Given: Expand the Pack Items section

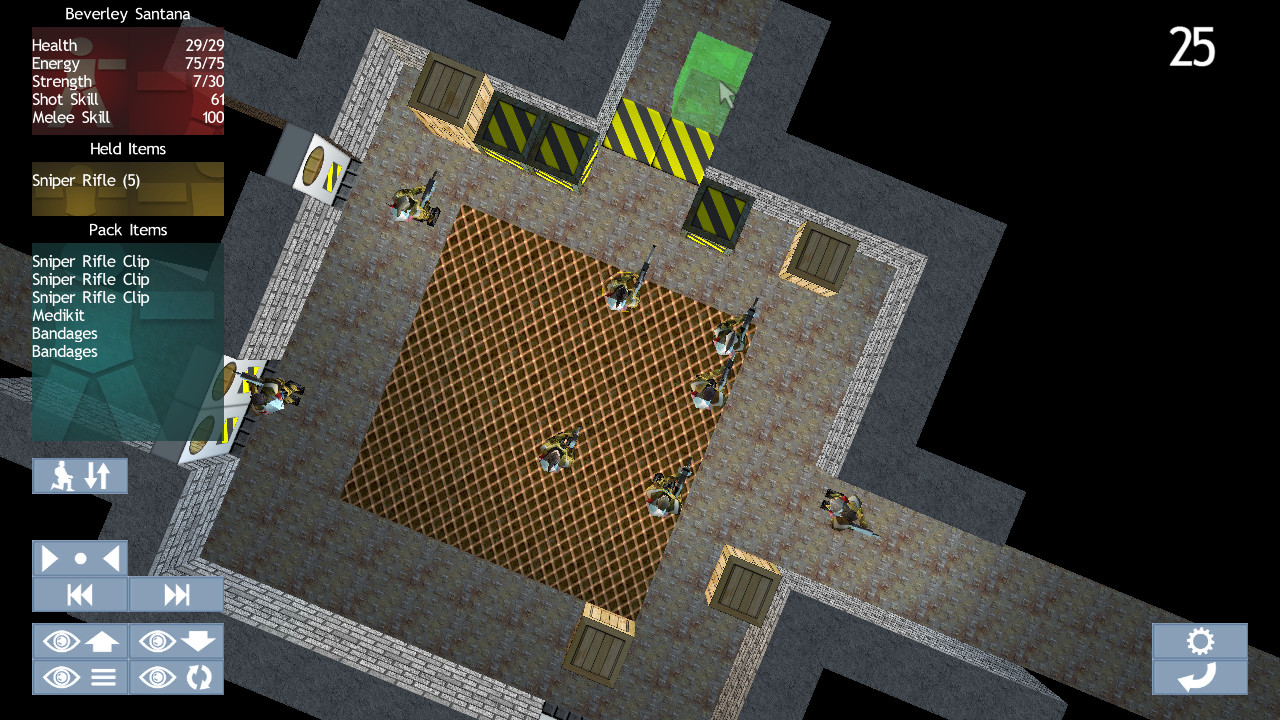Looking at the screenshot, I should [127, 229].
